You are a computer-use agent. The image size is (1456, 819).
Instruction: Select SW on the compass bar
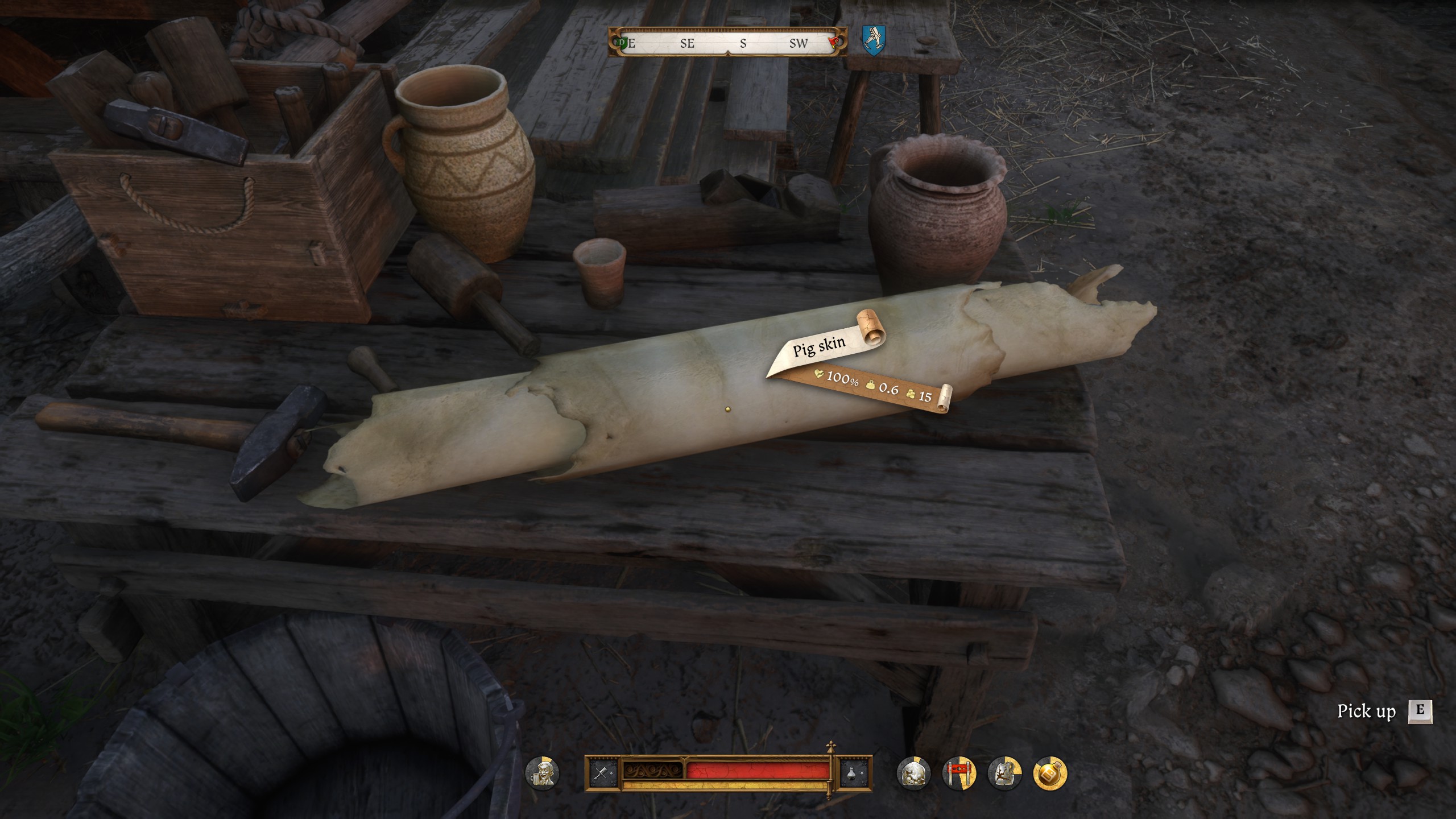(x=799, y=43)
